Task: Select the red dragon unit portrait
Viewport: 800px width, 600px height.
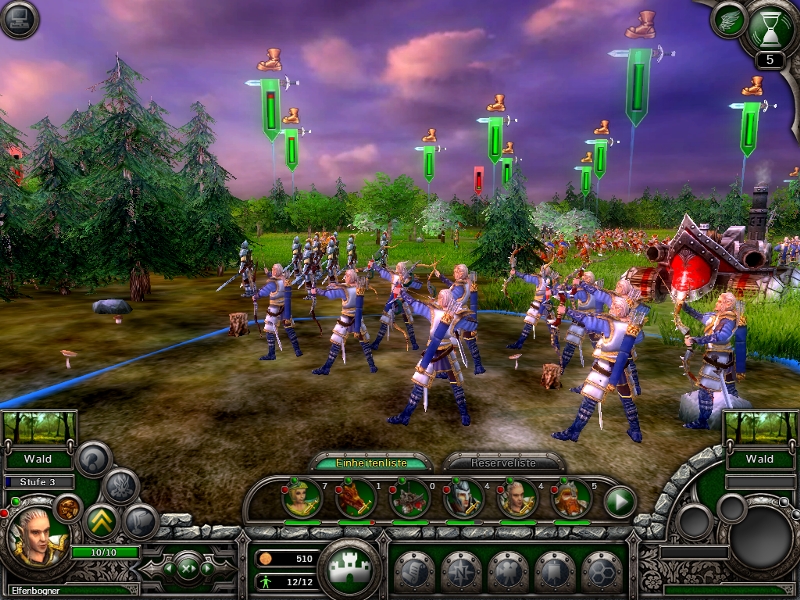Action: (355, 498)
